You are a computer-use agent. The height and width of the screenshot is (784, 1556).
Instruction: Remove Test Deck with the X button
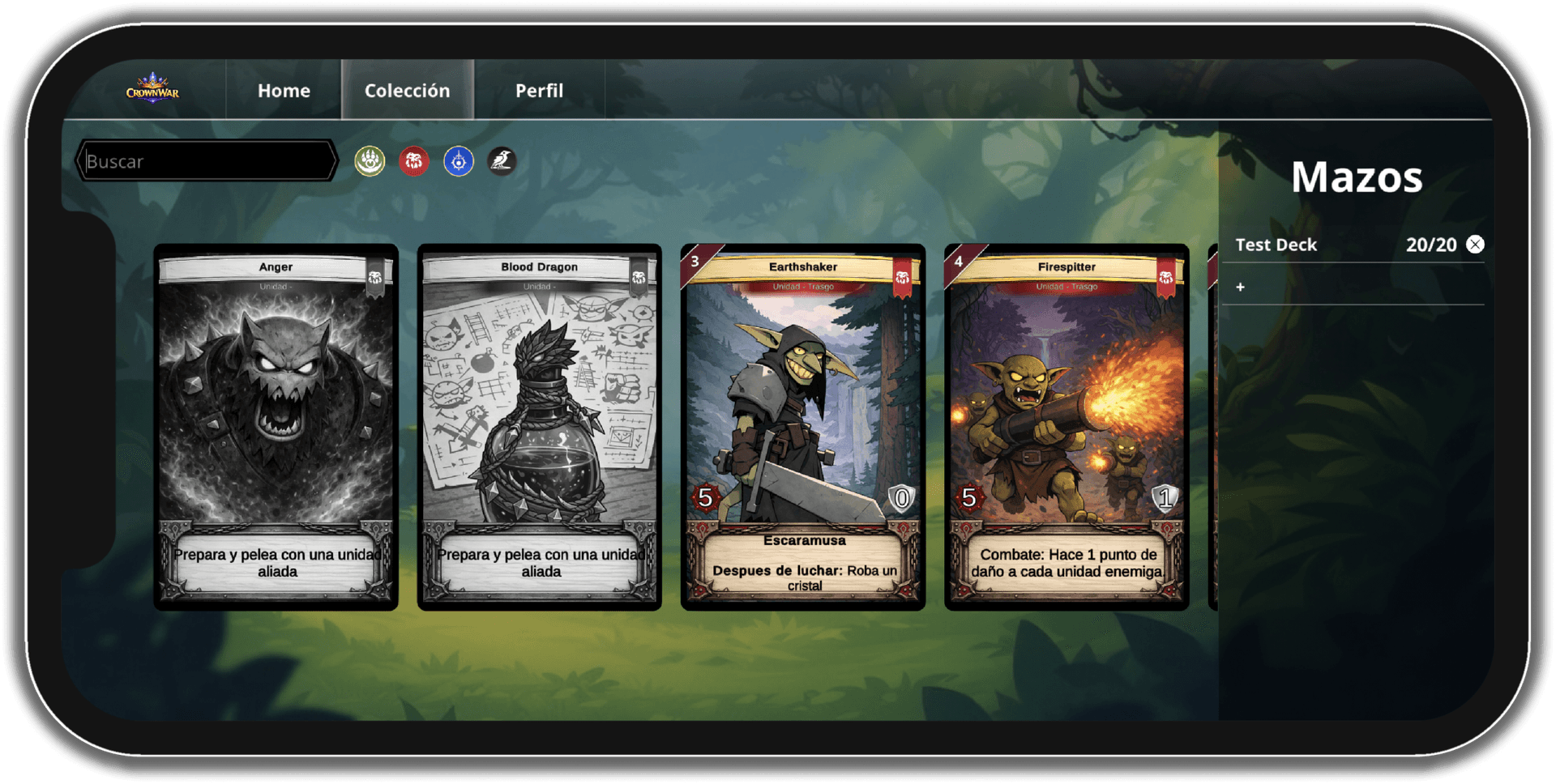point(1475,244)
